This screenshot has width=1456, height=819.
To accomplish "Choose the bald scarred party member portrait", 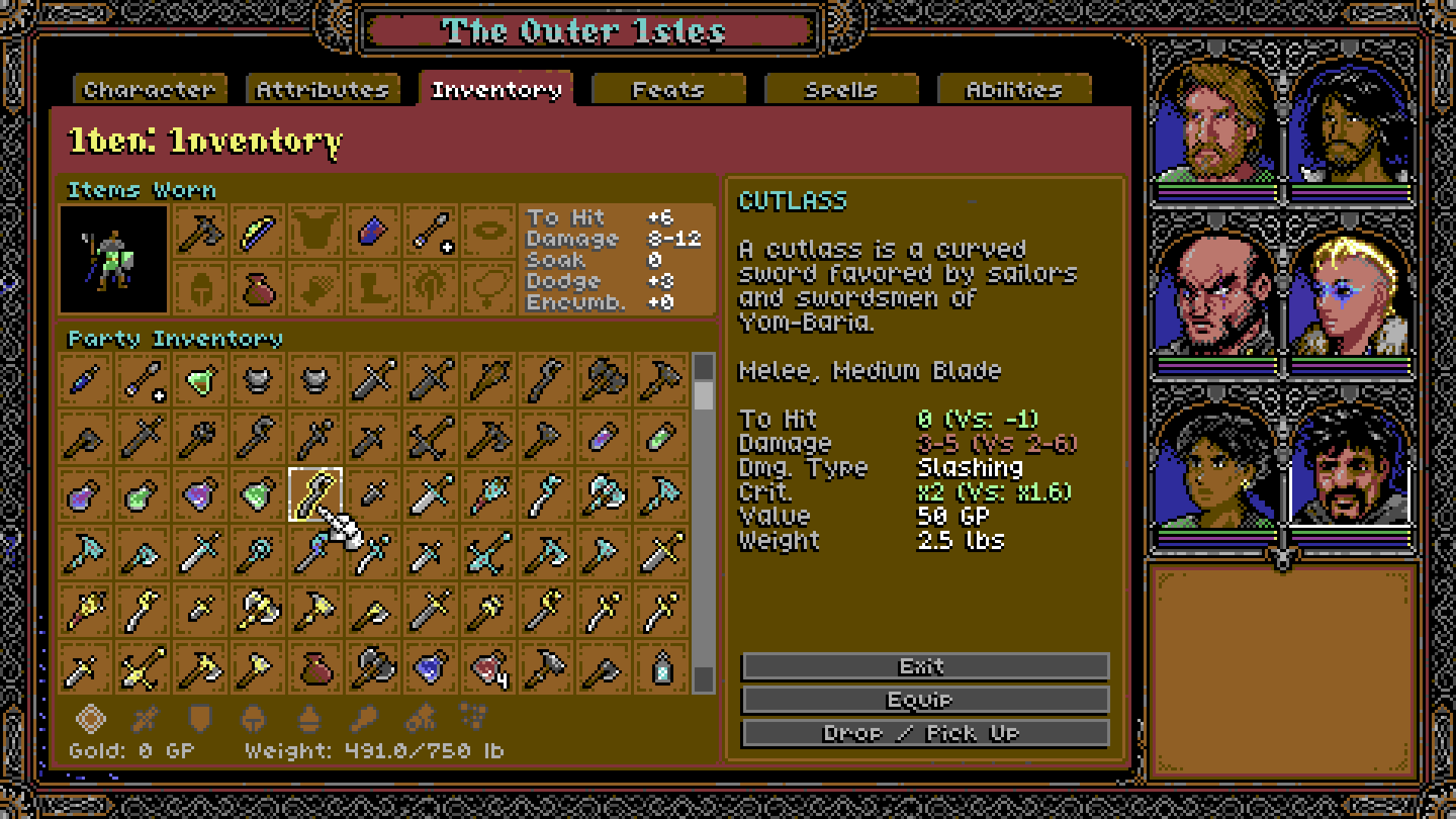I will (1215, 296).
